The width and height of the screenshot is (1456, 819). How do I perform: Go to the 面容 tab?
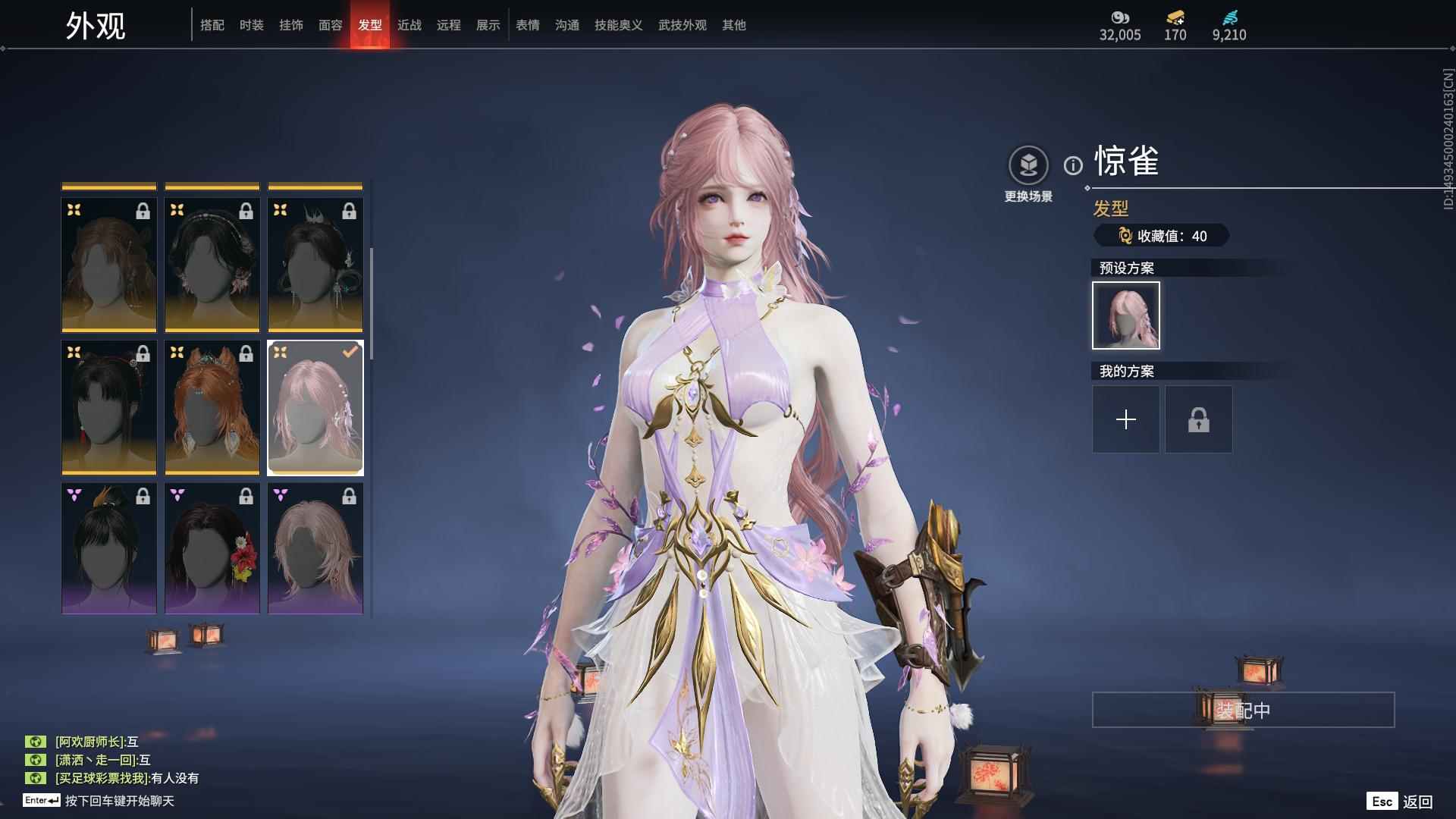[x=331, y=25]
